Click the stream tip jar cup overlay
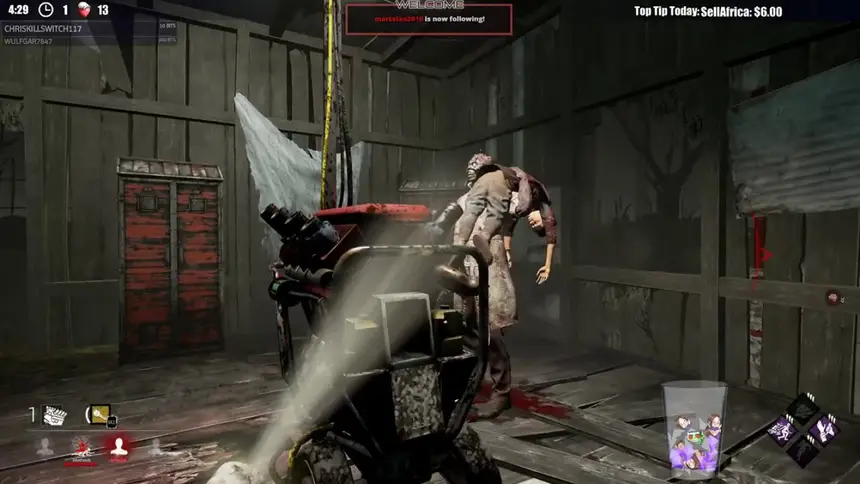This screenshot has width=860, height=484. click(695, 429)
